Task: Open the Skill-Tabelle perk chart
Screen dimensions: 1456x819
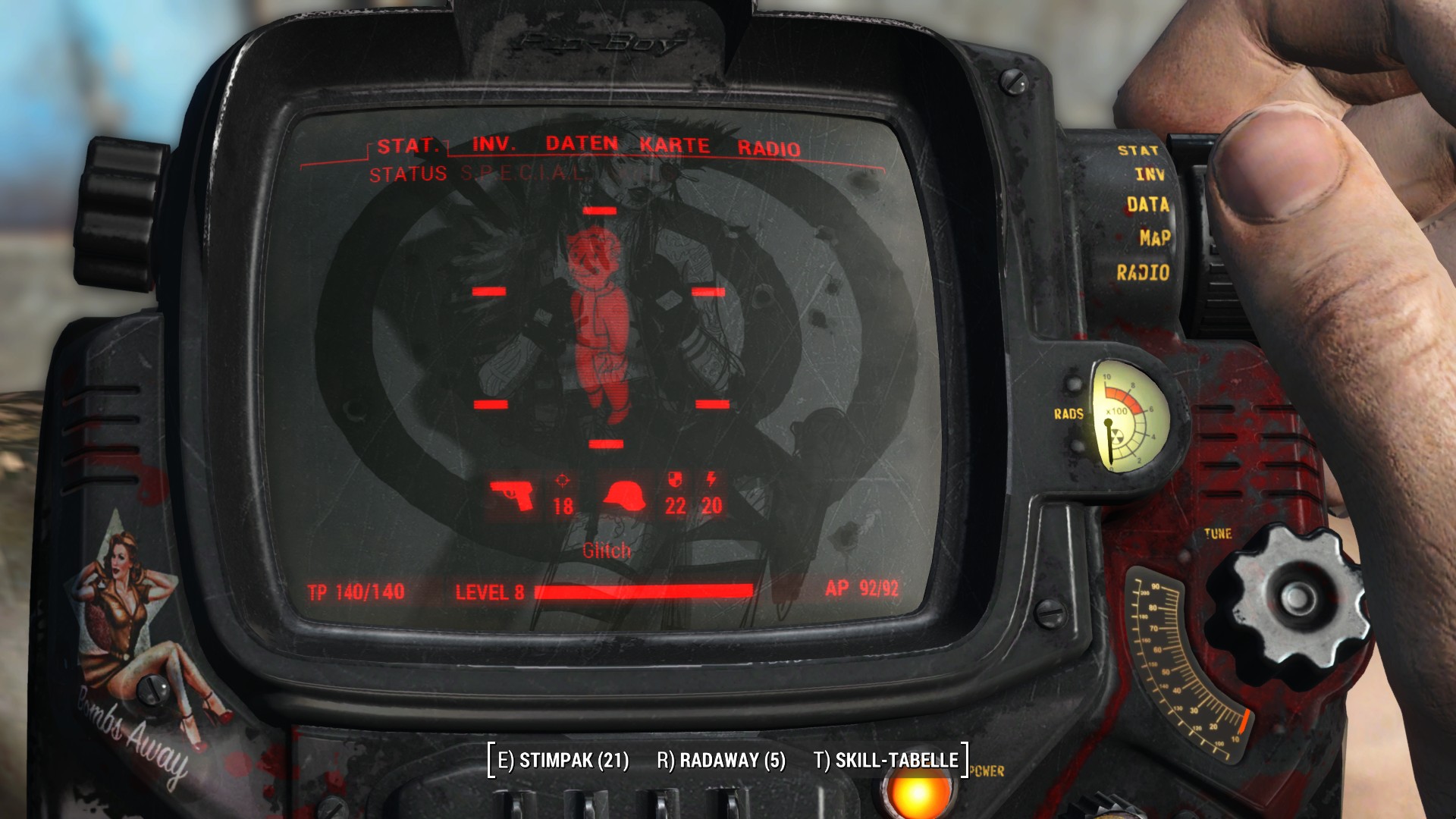Action: [886, 760]
